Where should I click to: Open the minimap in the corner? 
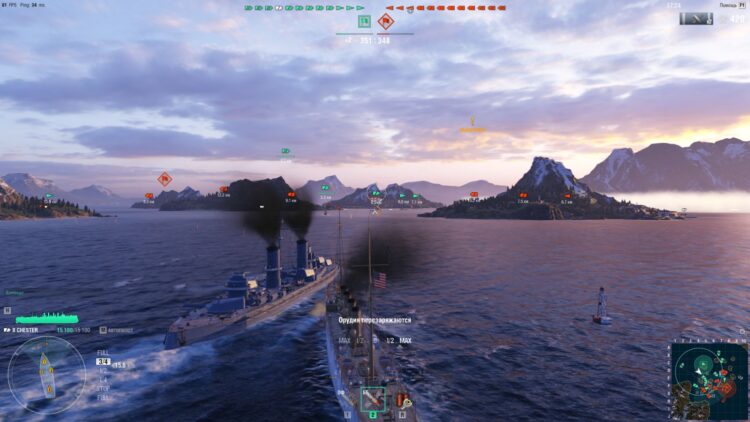click(708, 380)
